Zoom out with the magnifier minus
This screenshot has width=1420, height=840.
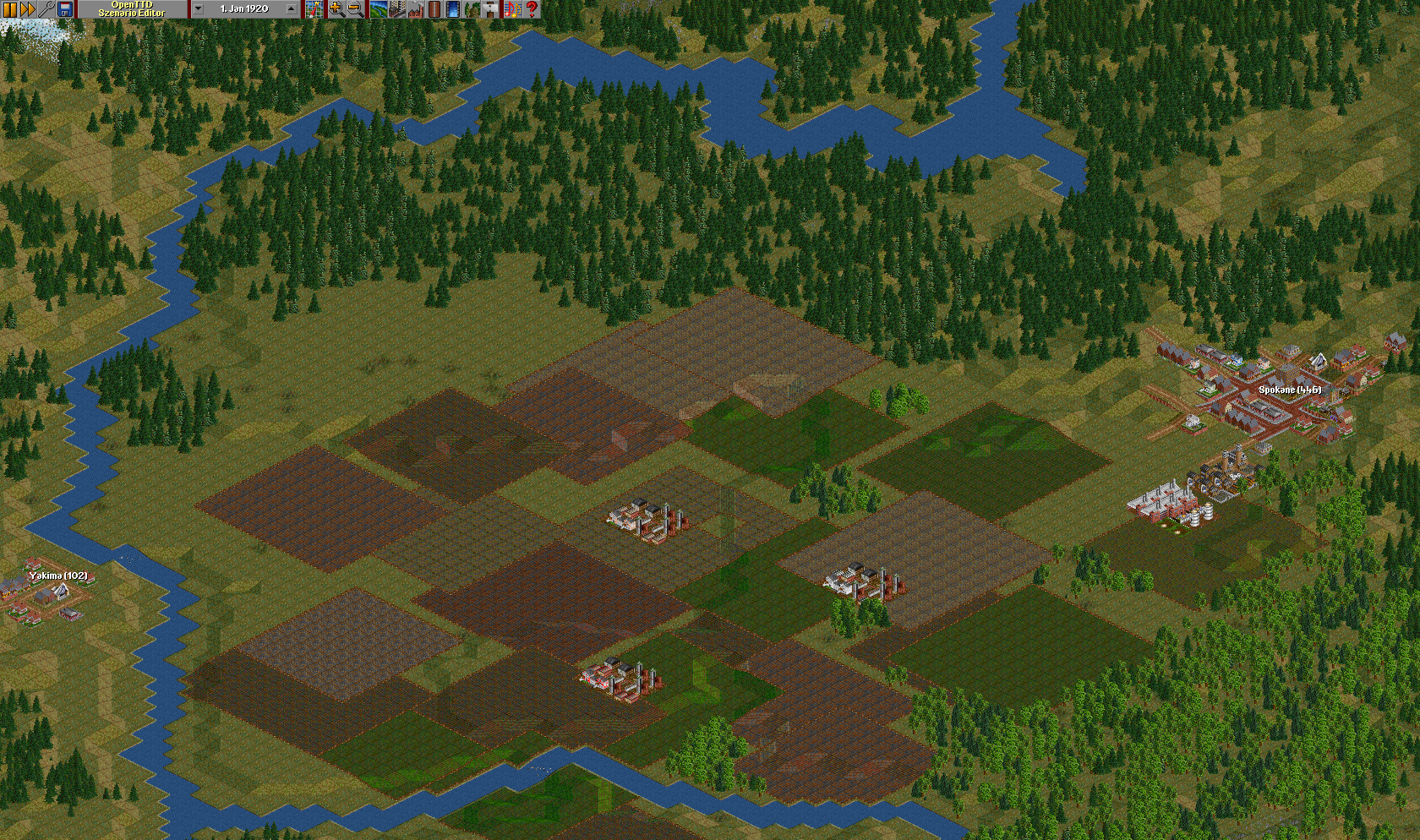(x=355, y=9)
